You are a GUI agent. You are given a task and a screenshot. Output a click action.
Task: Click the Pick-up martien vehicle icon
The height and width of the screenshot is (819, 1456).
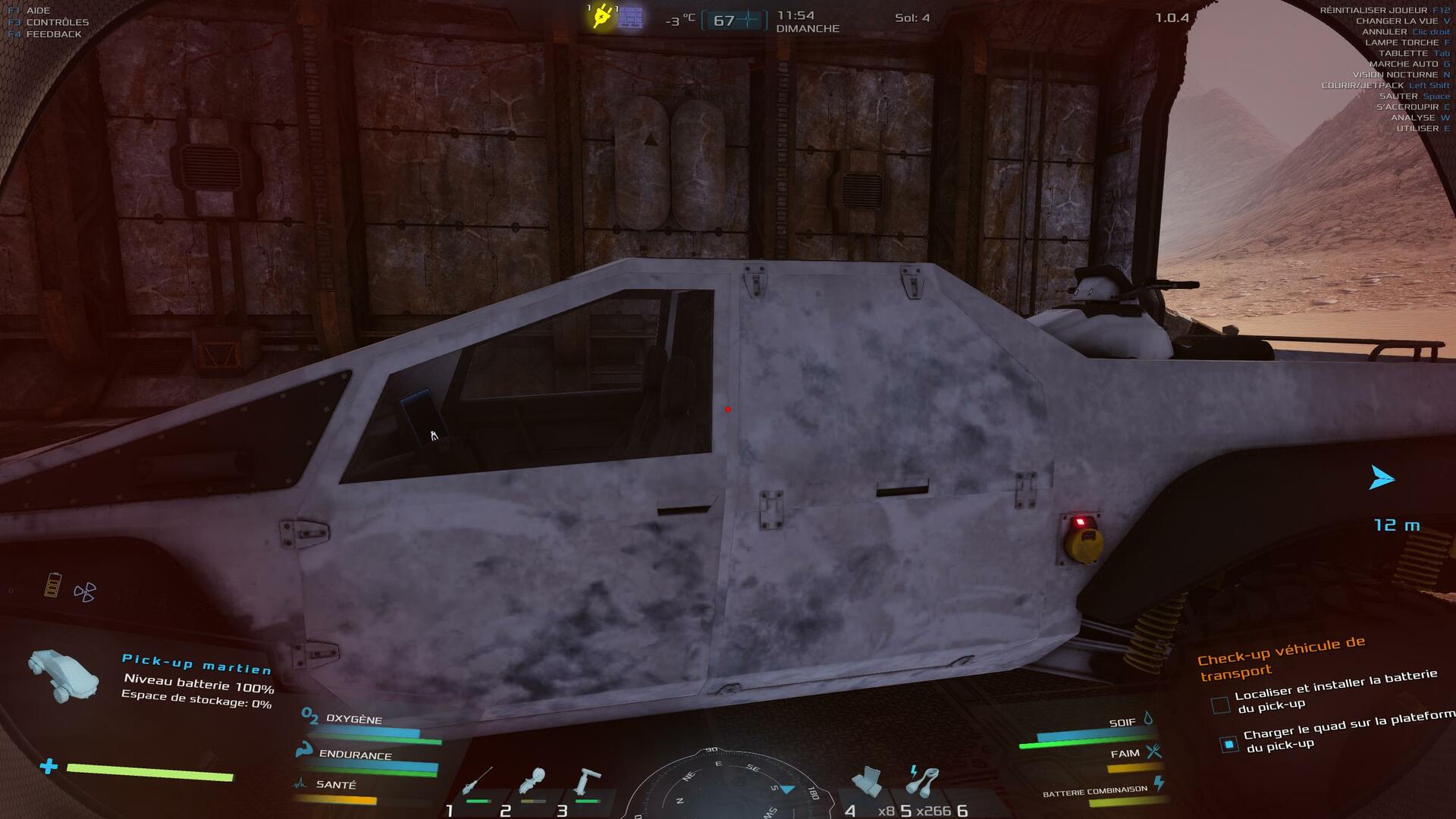[x=64, y=674]
